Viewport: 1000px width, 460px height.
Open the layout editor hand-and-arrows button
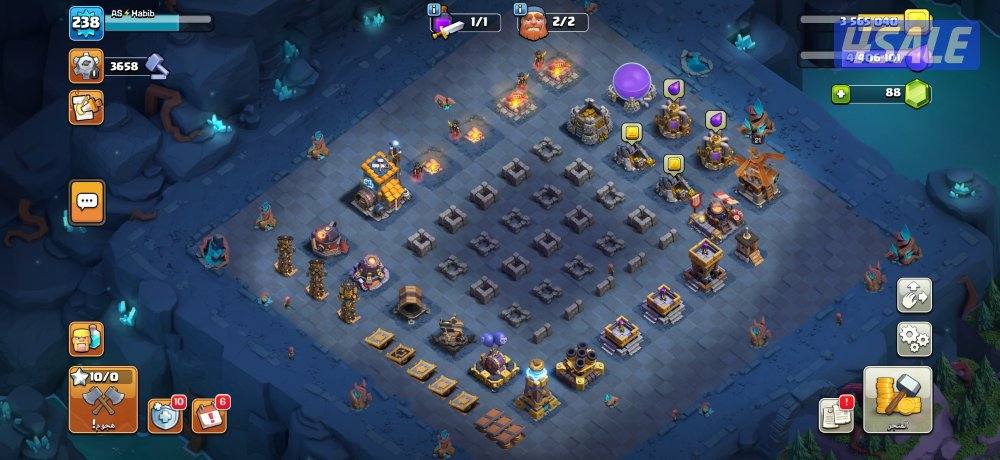(x=914, y=294)
